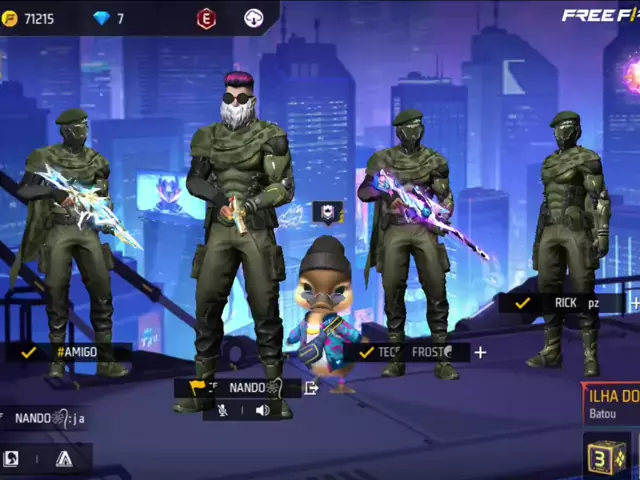Click the square icon in bottom-left corner
The width and height of the screenshot is (640, 480).
click(x=11, y=459)
